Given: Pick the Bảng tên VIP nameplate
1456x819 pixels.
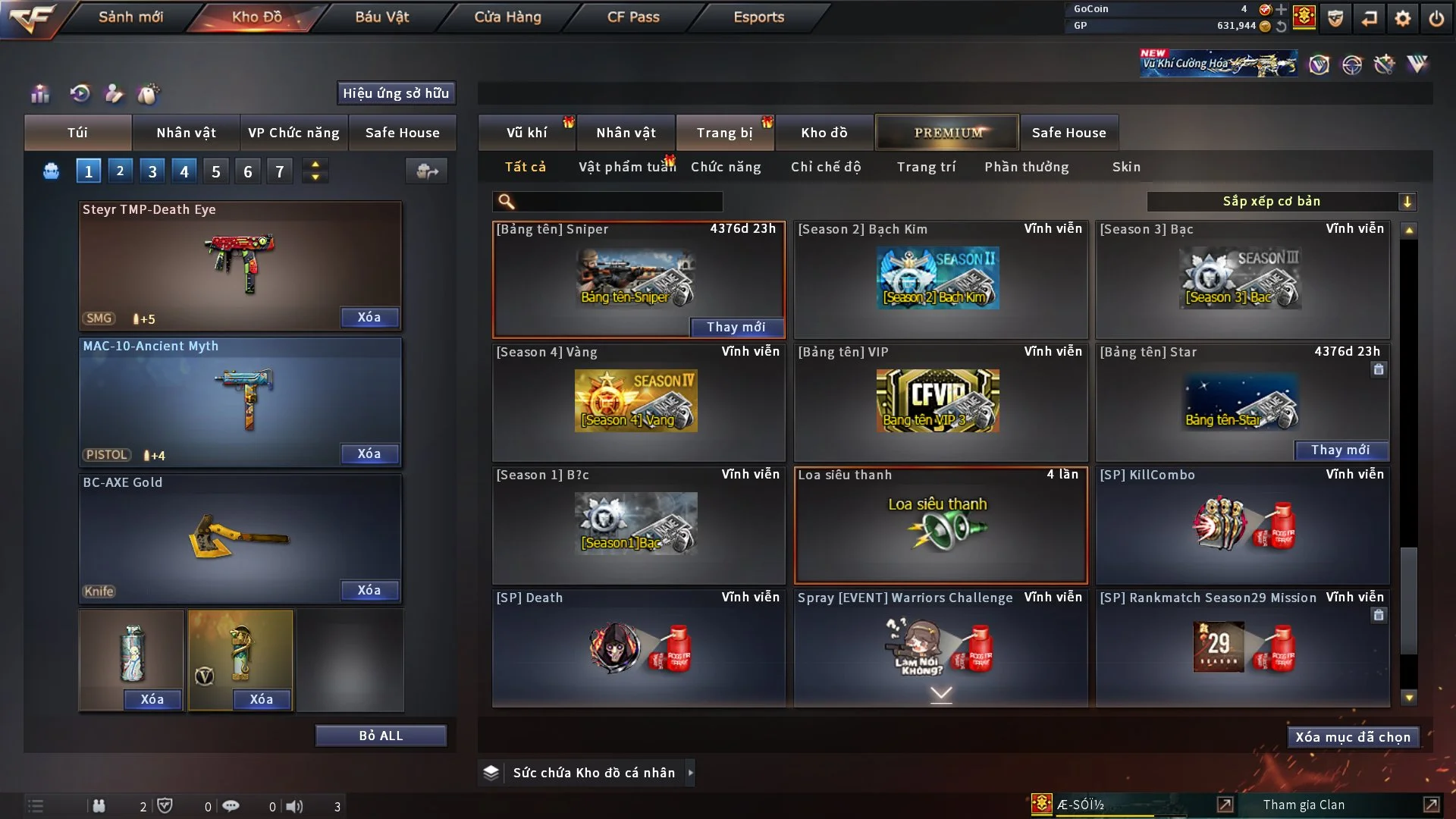Looking at the screenshot, I should [x=940, y=402].
